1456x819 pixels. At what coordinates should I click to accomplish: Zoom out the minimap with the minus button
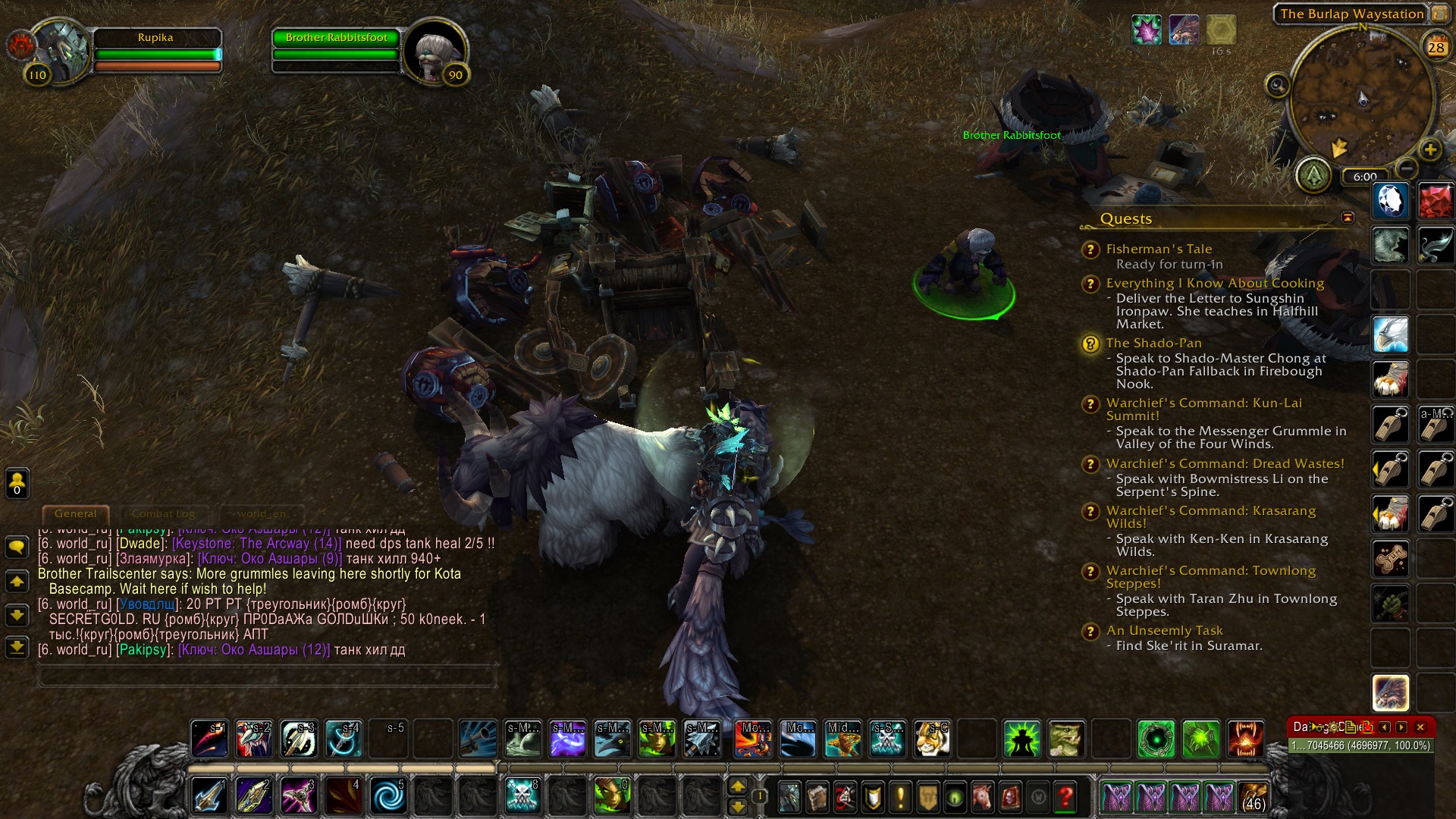pos(1406,168)
